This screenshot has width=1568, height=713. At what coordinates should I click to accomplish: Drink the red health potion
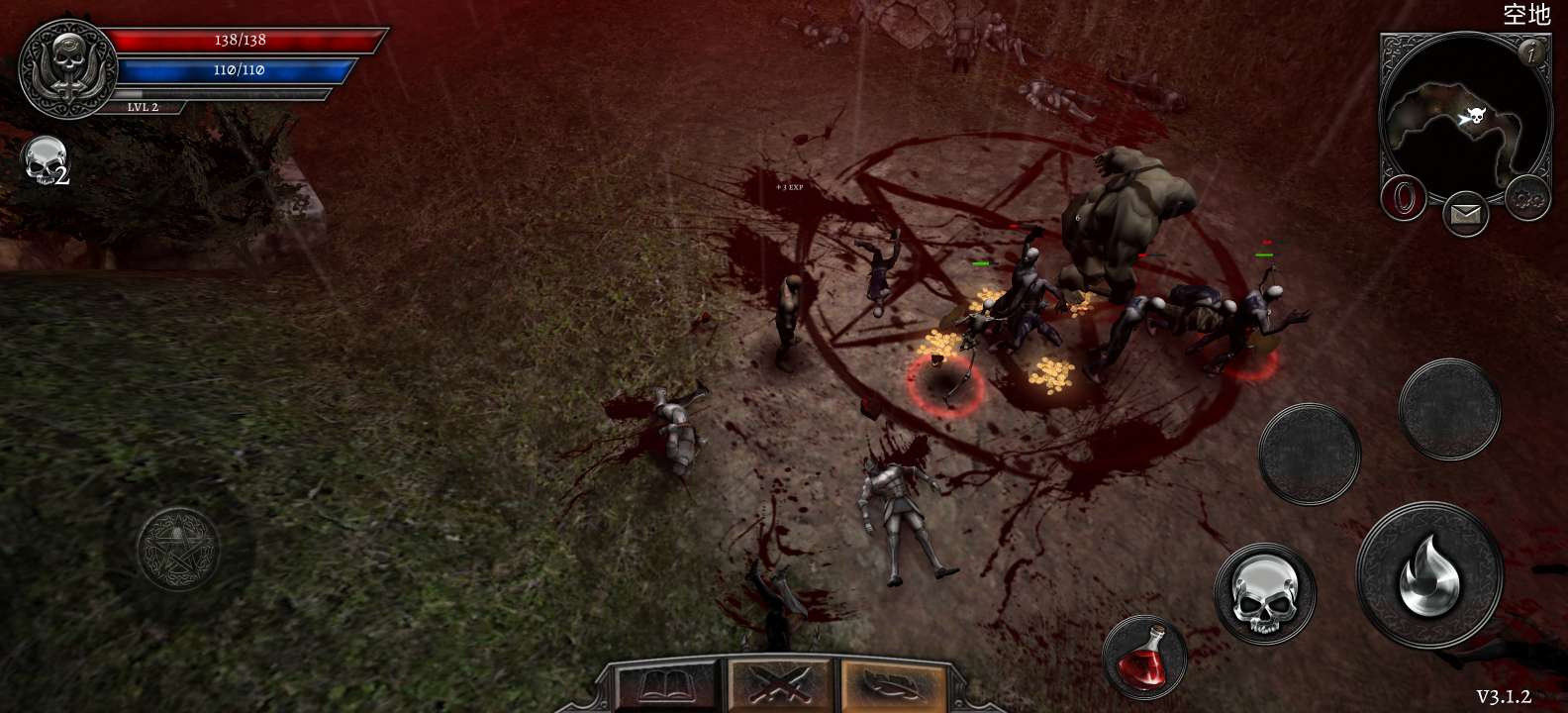[x=1144, y=656]
